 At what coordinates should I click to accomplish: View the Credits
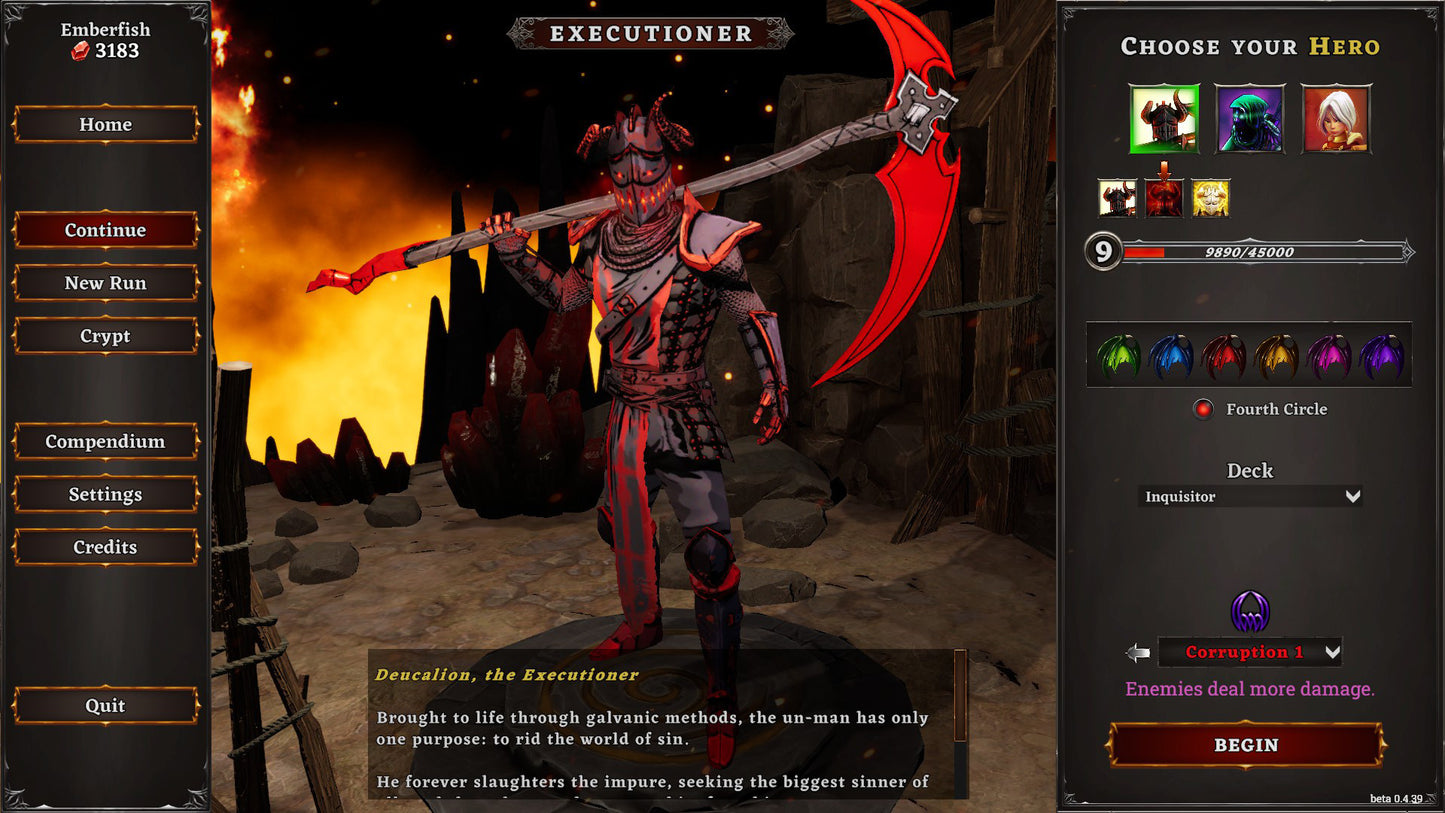click(105, 547)
